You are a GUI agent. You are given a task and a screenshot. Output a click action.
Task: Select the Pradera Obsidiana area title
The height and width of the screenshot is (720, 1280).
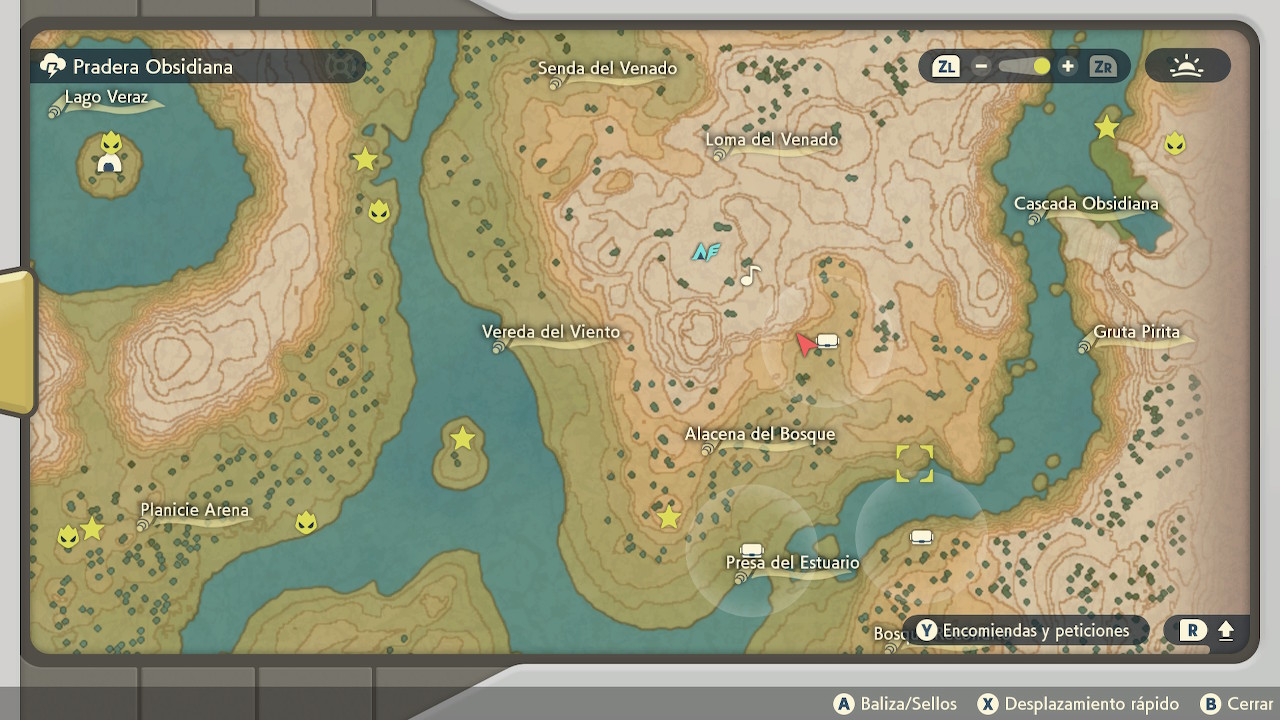point(152,67)
